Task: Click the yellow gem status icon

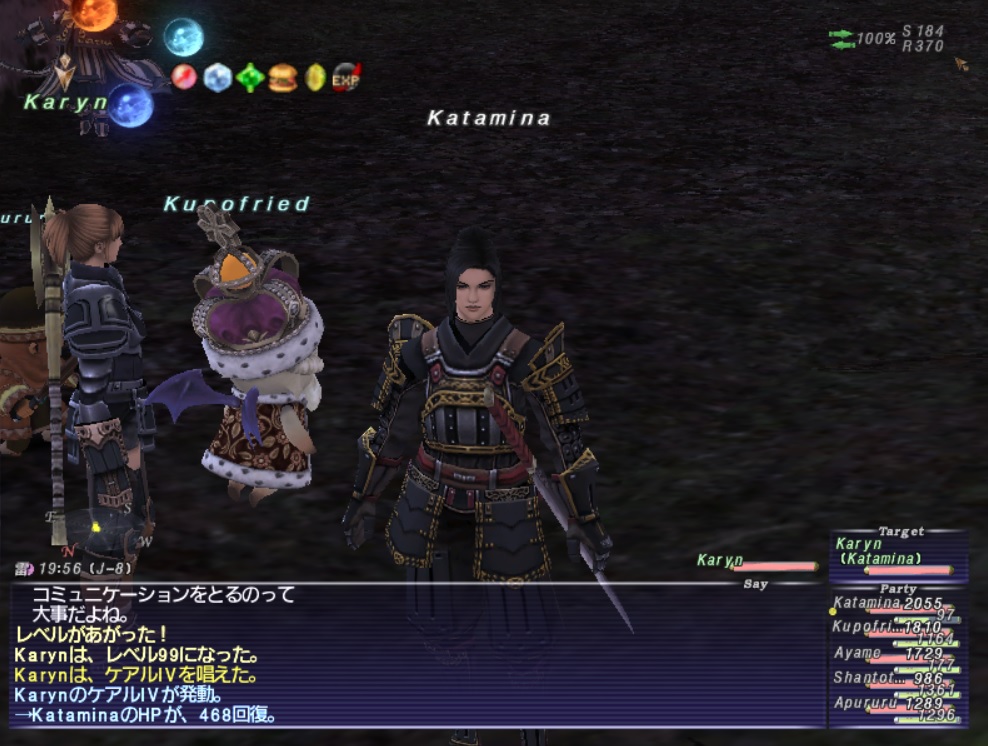Action: (x=315, y=77)
